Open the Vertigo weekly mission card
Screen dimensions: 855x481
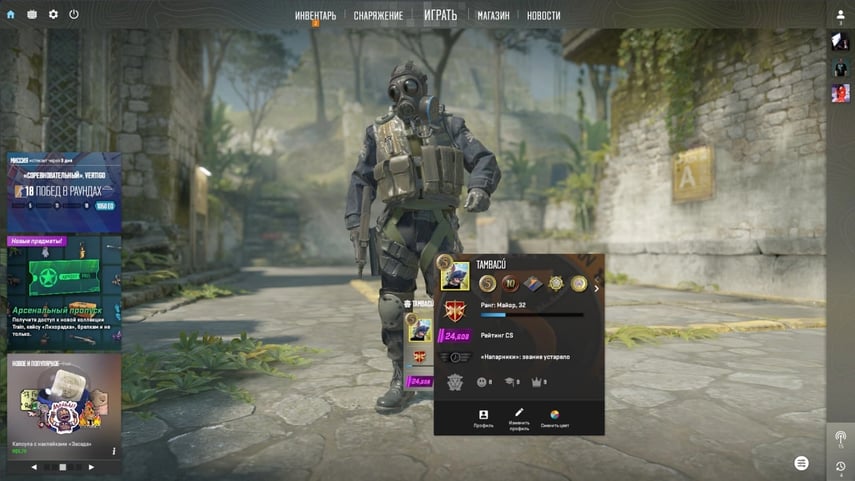[64, 190]
